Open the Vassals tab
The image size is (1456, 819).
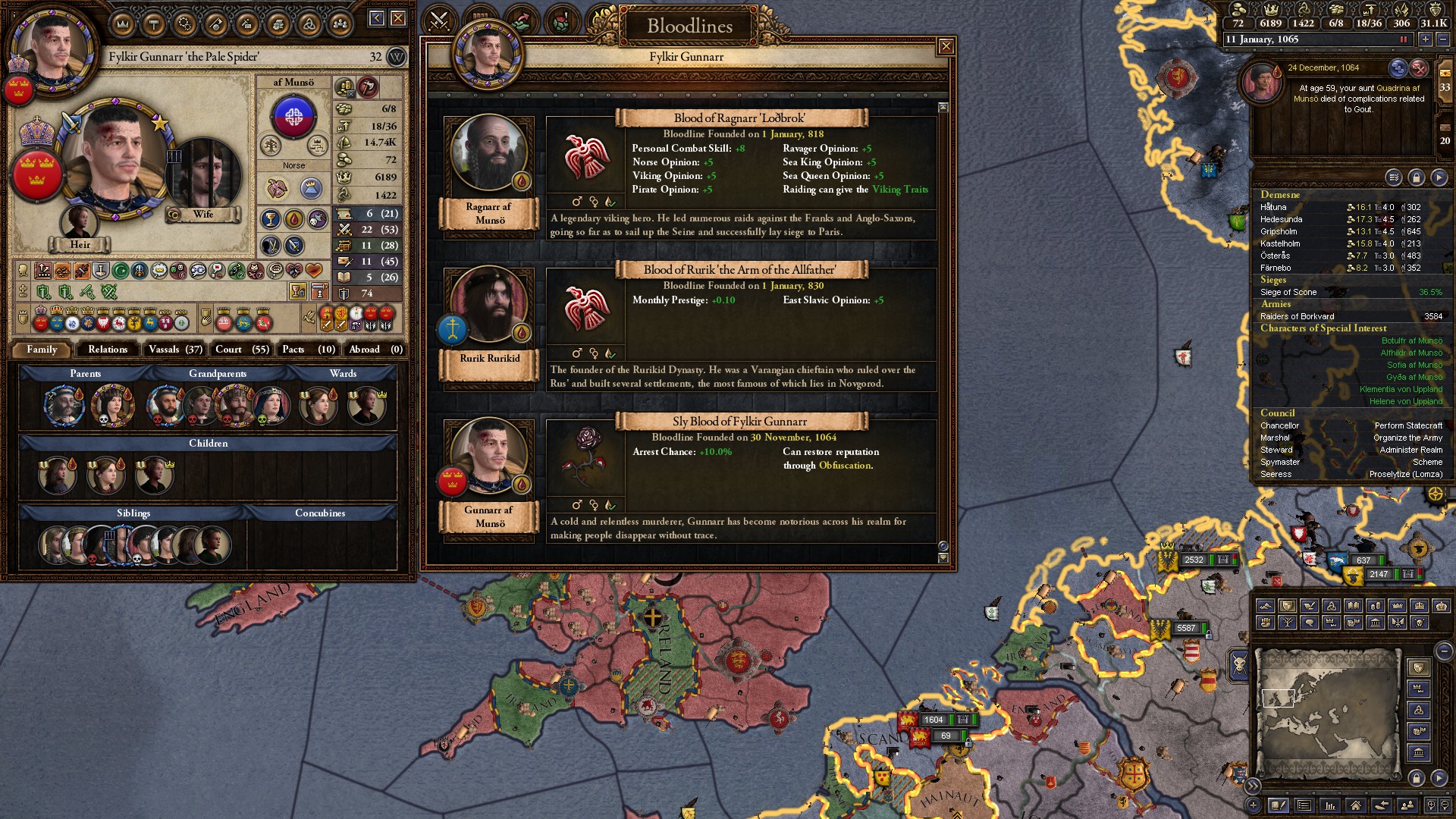(x=174, y=349)
